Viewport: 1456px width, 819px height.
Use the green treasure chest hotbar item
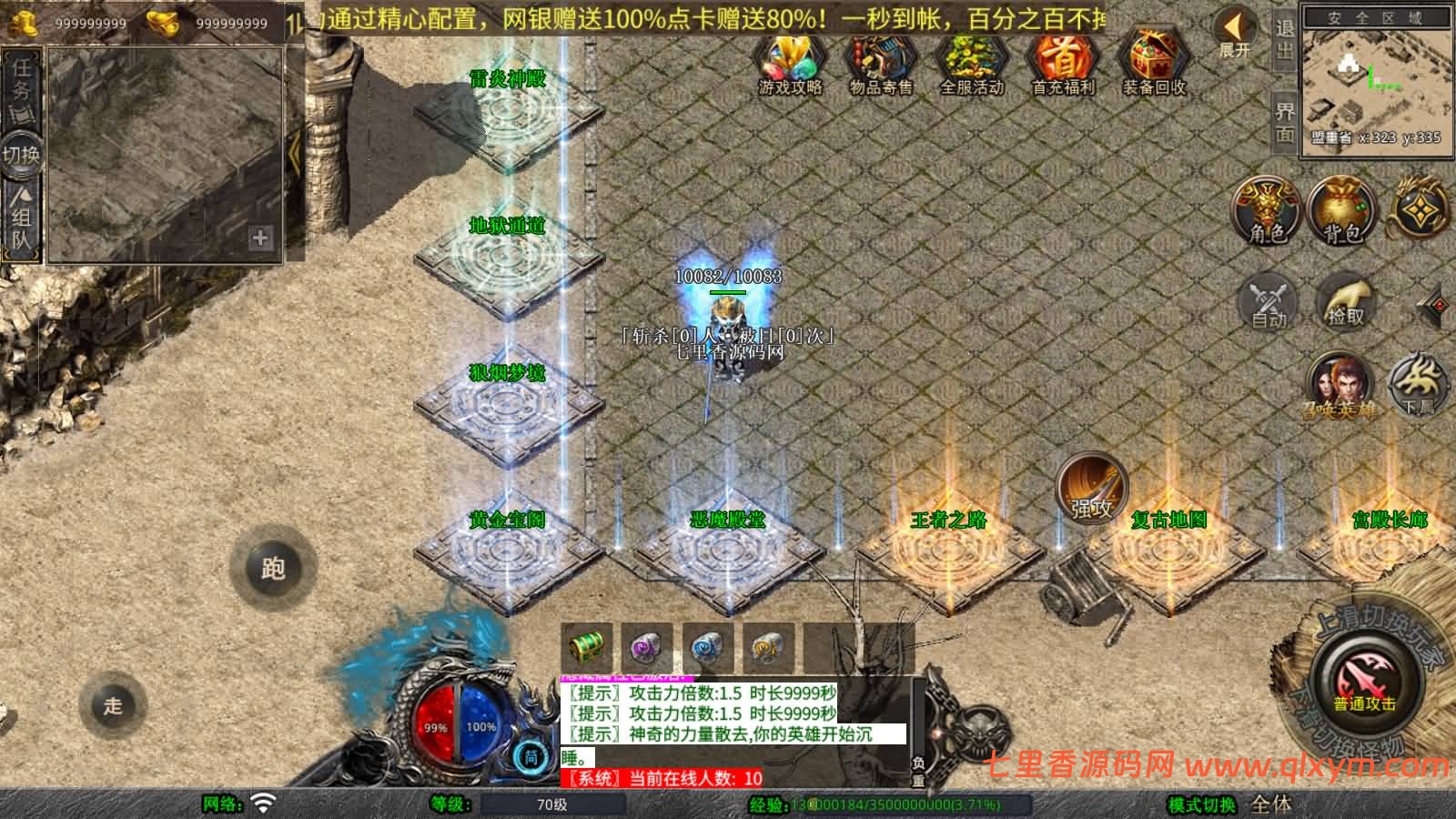[x=586, y=648]
